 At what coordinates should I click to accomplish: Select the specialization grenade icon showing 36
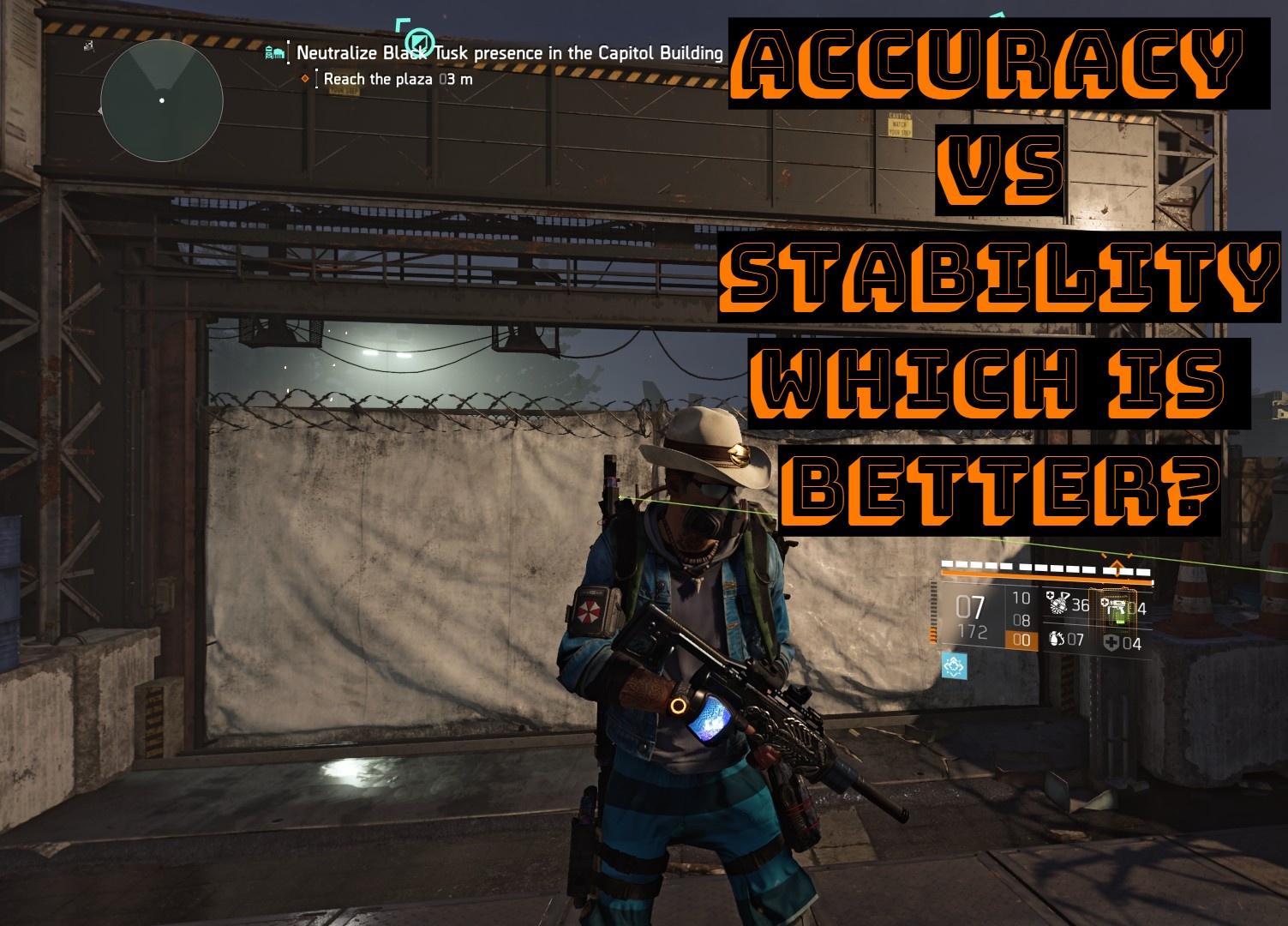[x=1059, y=604]
